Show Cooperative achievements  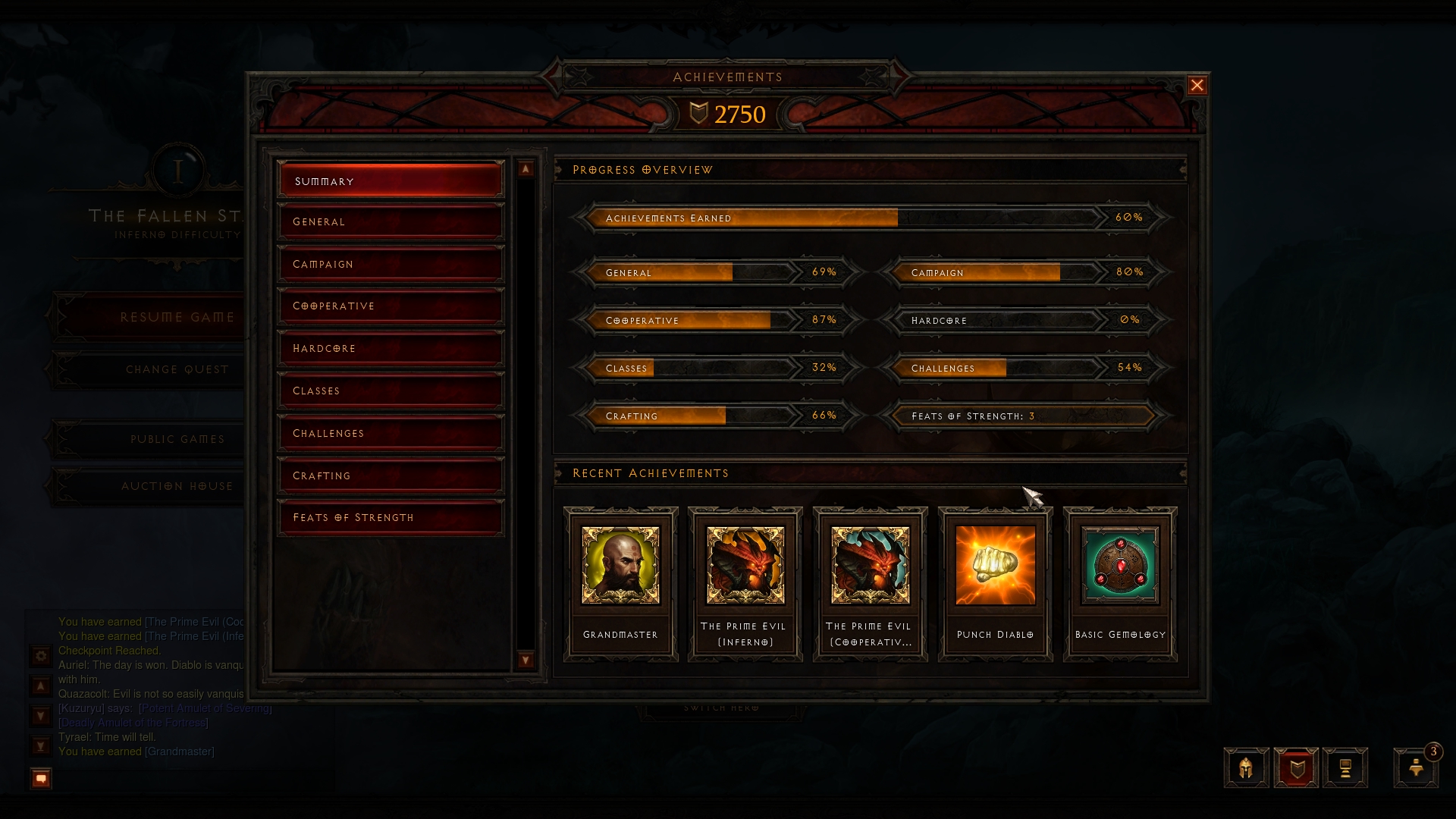(391, 306)
